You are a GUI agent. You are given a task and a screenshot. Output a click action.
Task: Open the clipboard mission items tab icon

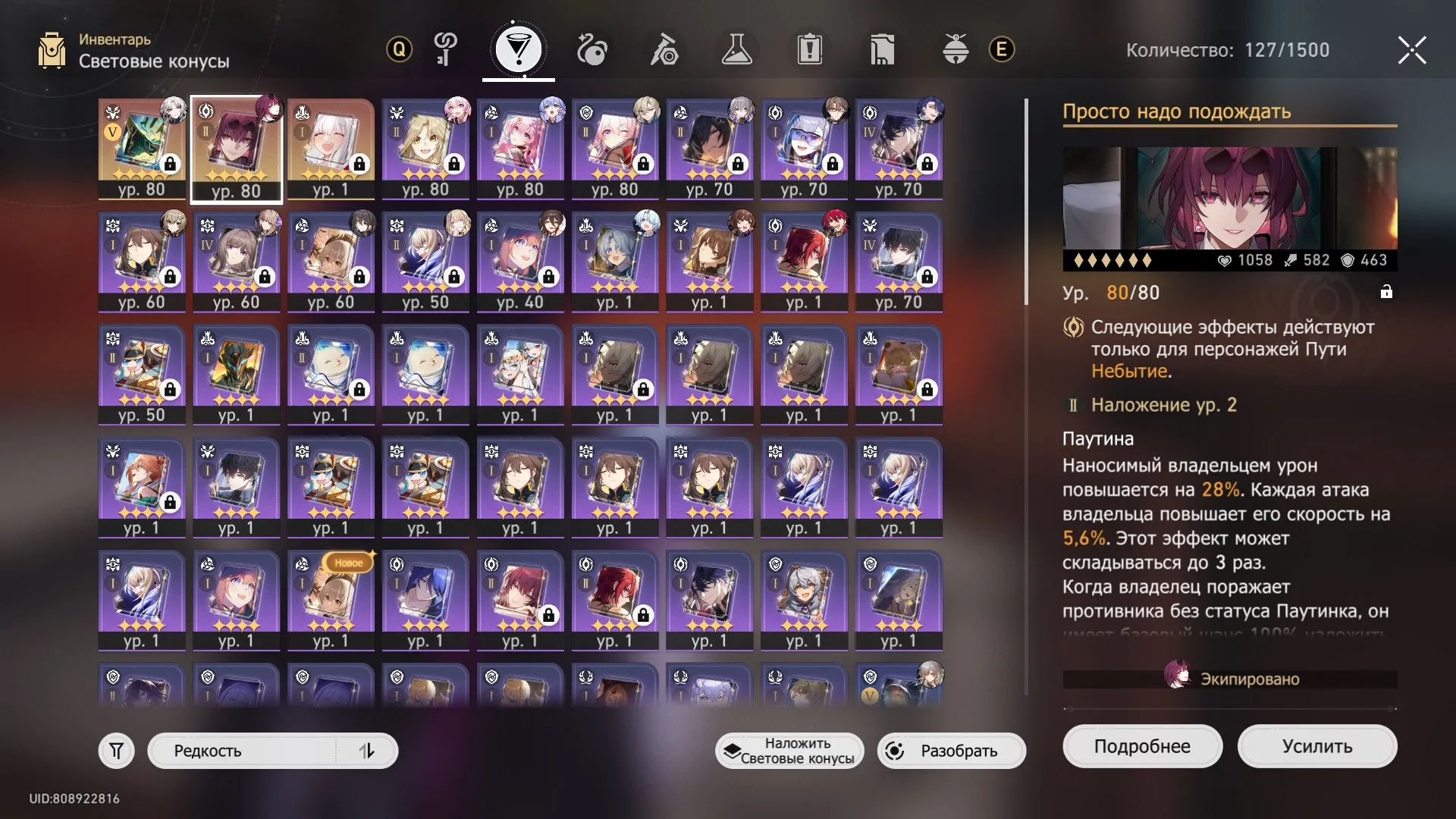[x=811, y=49]
